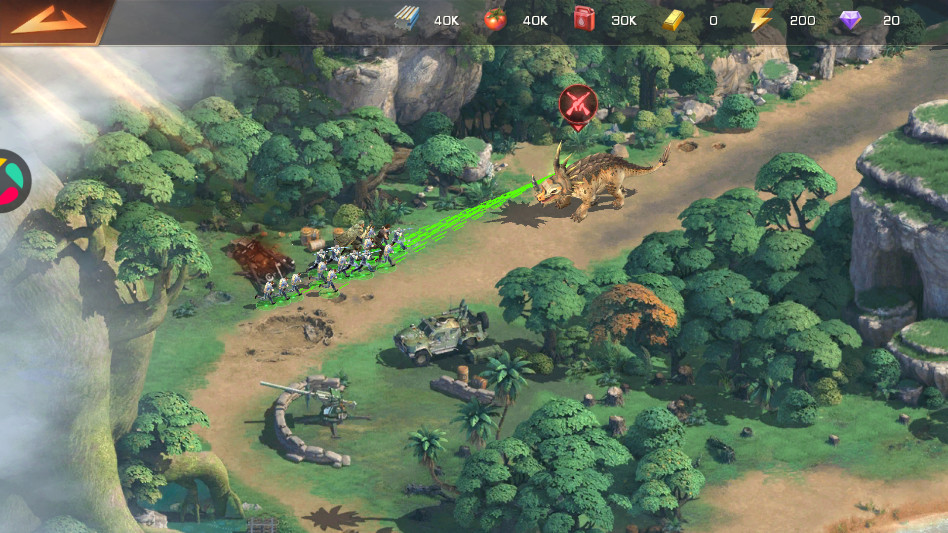Tap the gold bar resource icon
The image size is (948, 533).
point(674,20)
